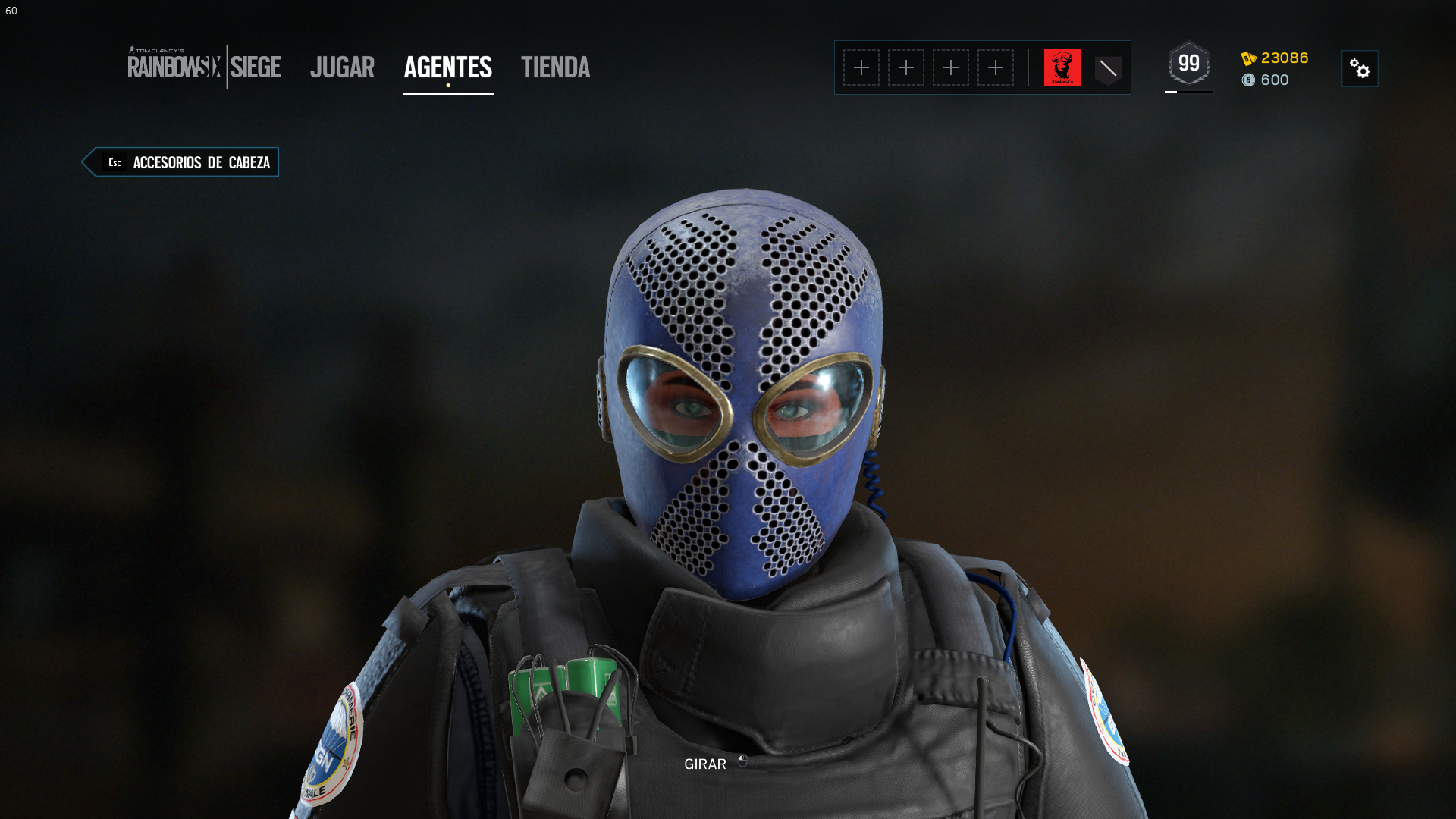Click the second empty squad slot
The image size is (1456, 819).
coord(906,67)
